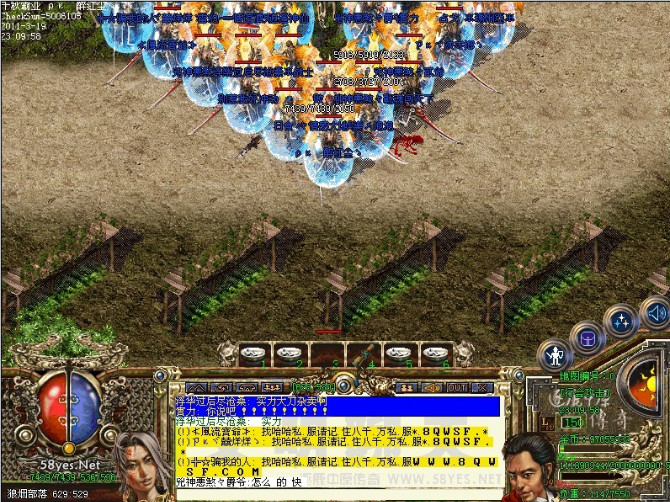Use the item in belt slot 6

tap(434, 354)
